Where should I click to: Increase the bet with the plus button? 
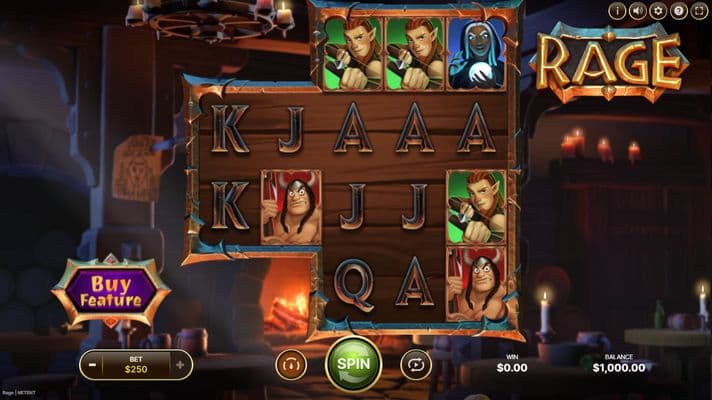(x=180, y=365)
